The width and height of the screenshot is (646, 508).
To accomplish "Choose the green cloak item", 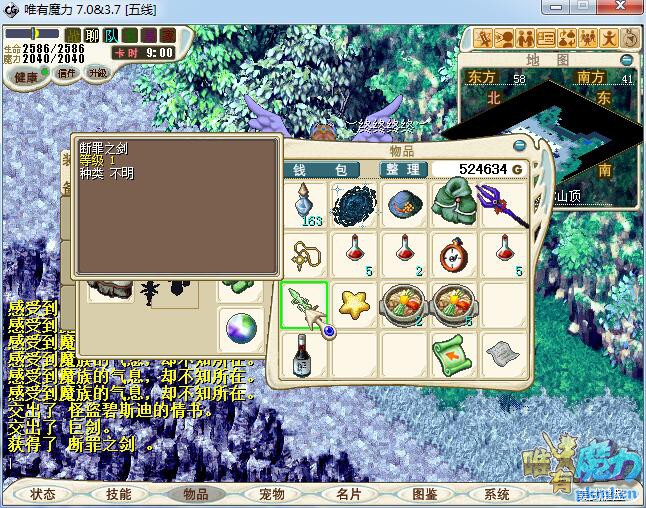I will tap(455, 201).
